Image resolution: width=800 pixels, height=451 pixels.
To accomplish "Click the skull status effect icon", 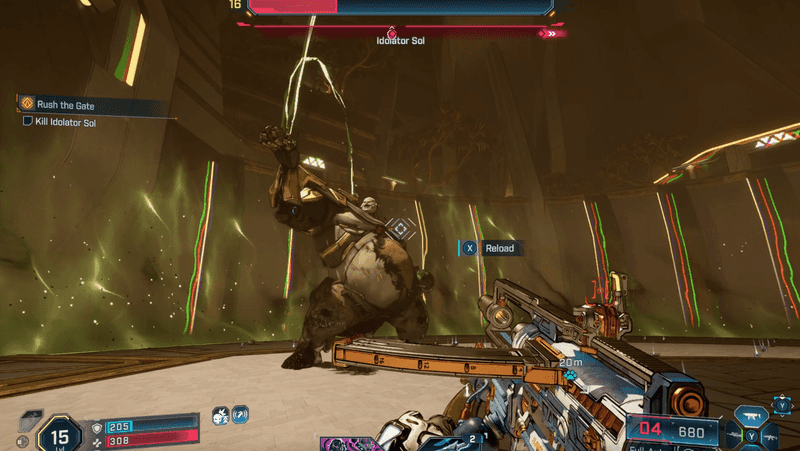I will click(221, 414).
